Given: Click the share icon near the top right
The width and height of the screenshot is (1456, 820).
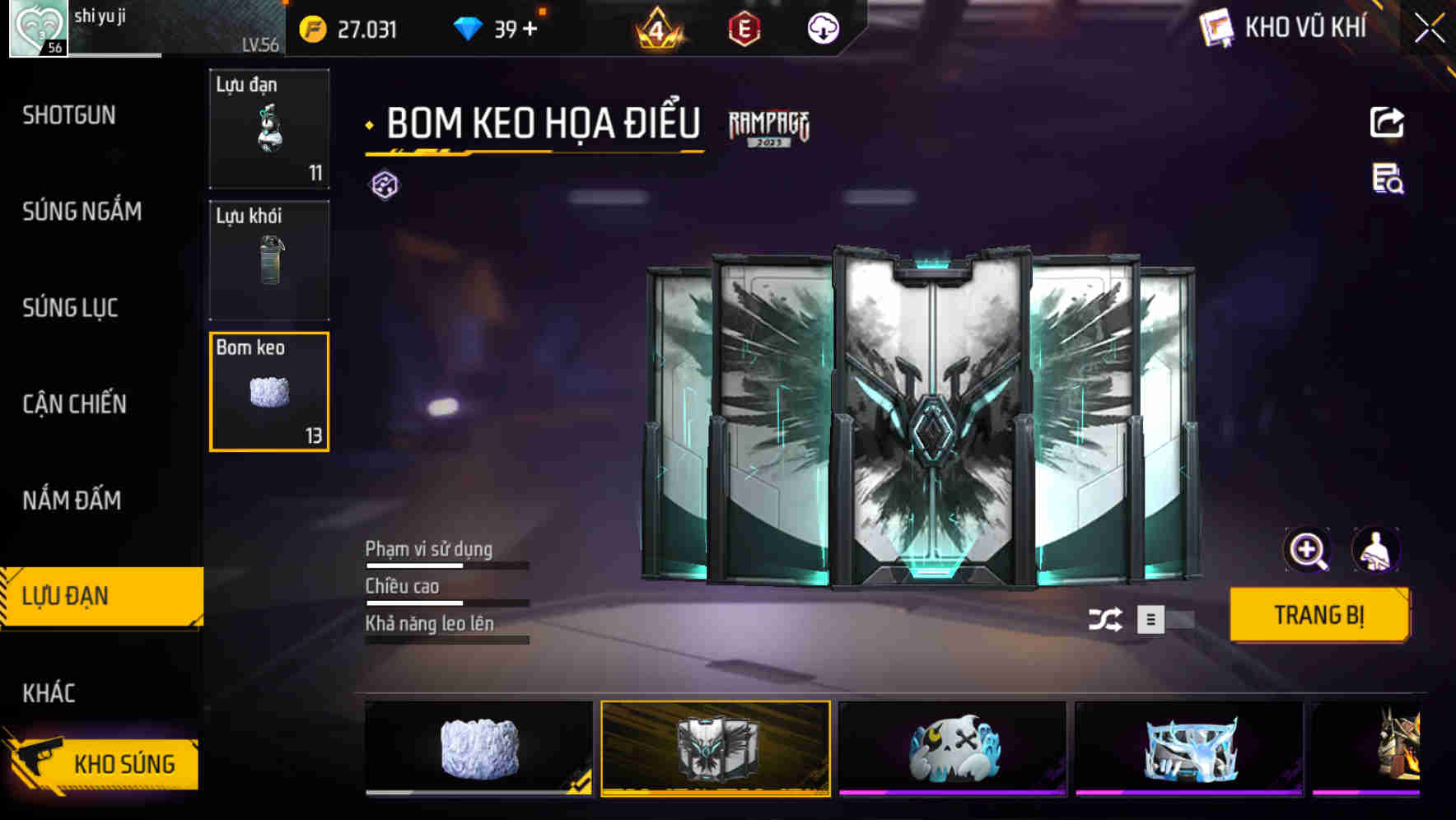Looking at the screenshot, I should point(1388,122).
